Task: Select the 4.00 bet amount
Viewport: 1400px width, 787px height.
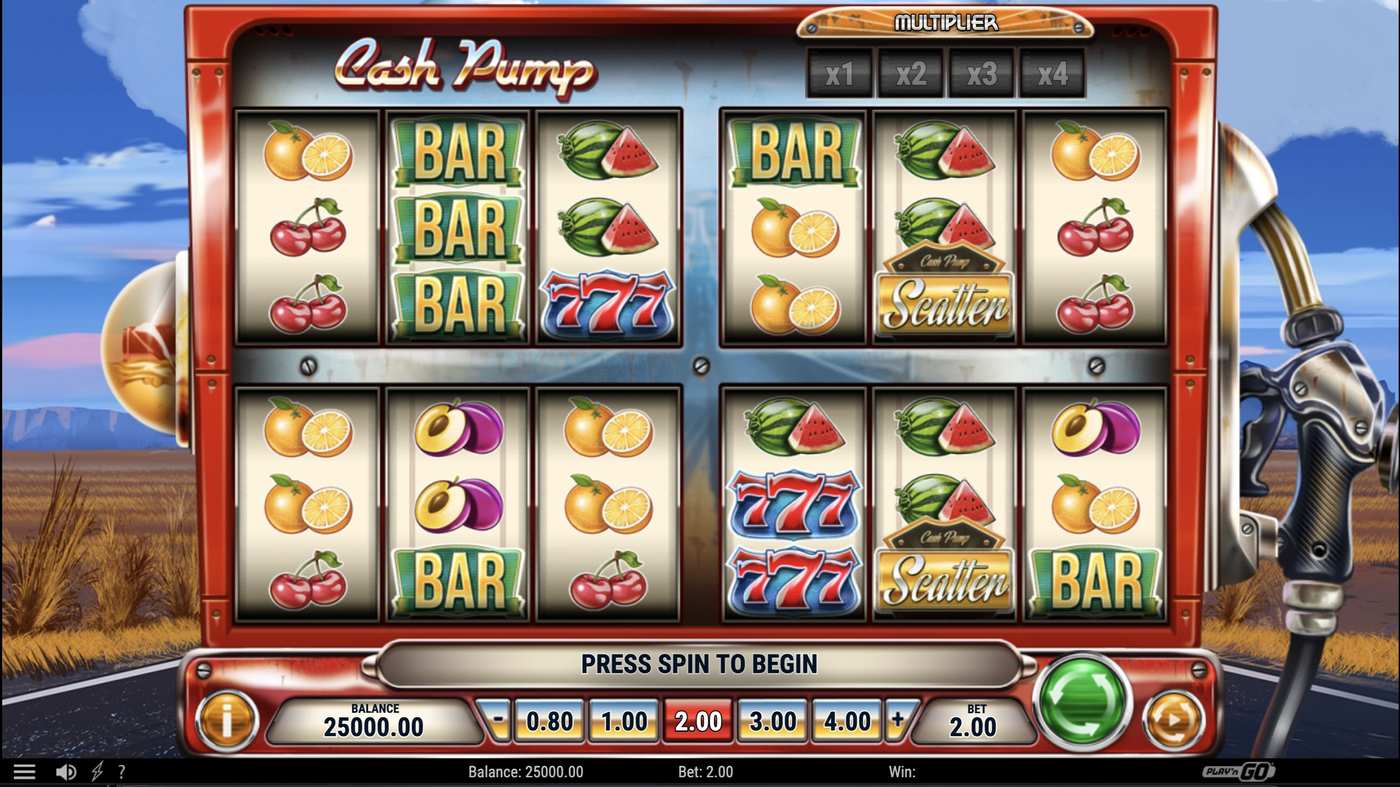Action: tap(845, 719)
